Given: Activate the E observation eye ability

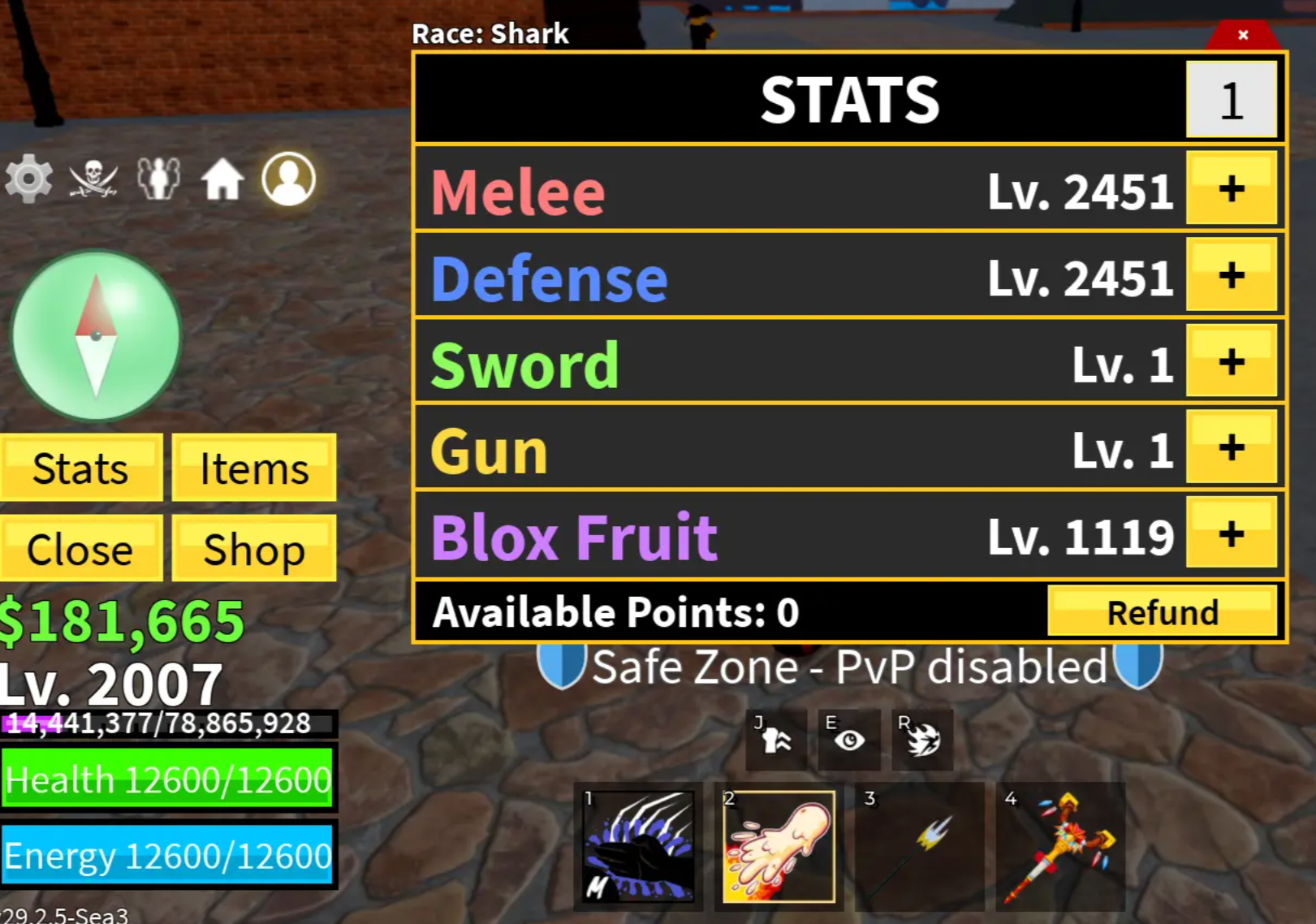Looking at the screenshot, I should pos(848,737).
